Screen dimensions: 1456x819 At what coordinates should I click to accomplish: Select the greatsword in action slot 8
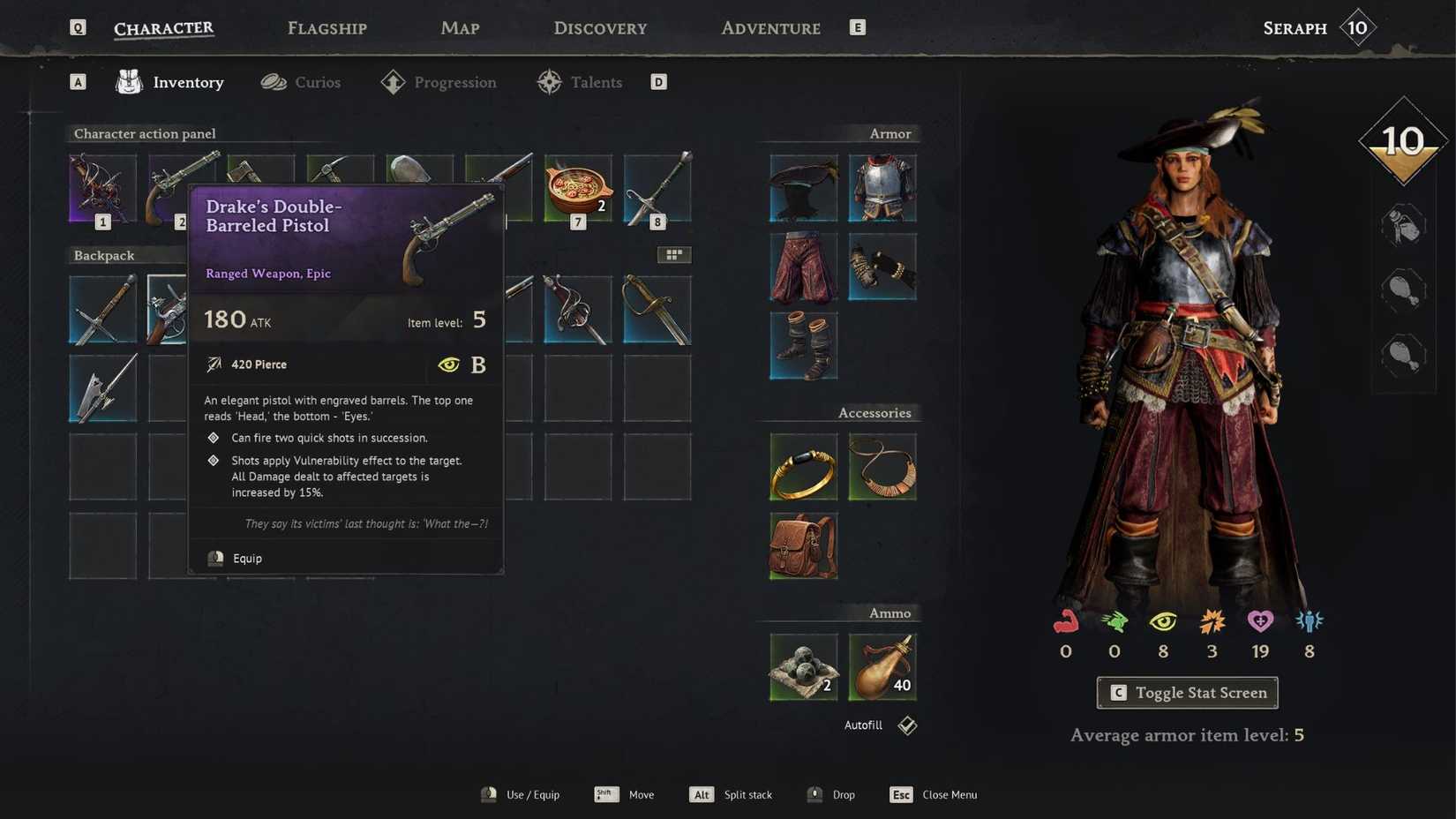point(657,187)
